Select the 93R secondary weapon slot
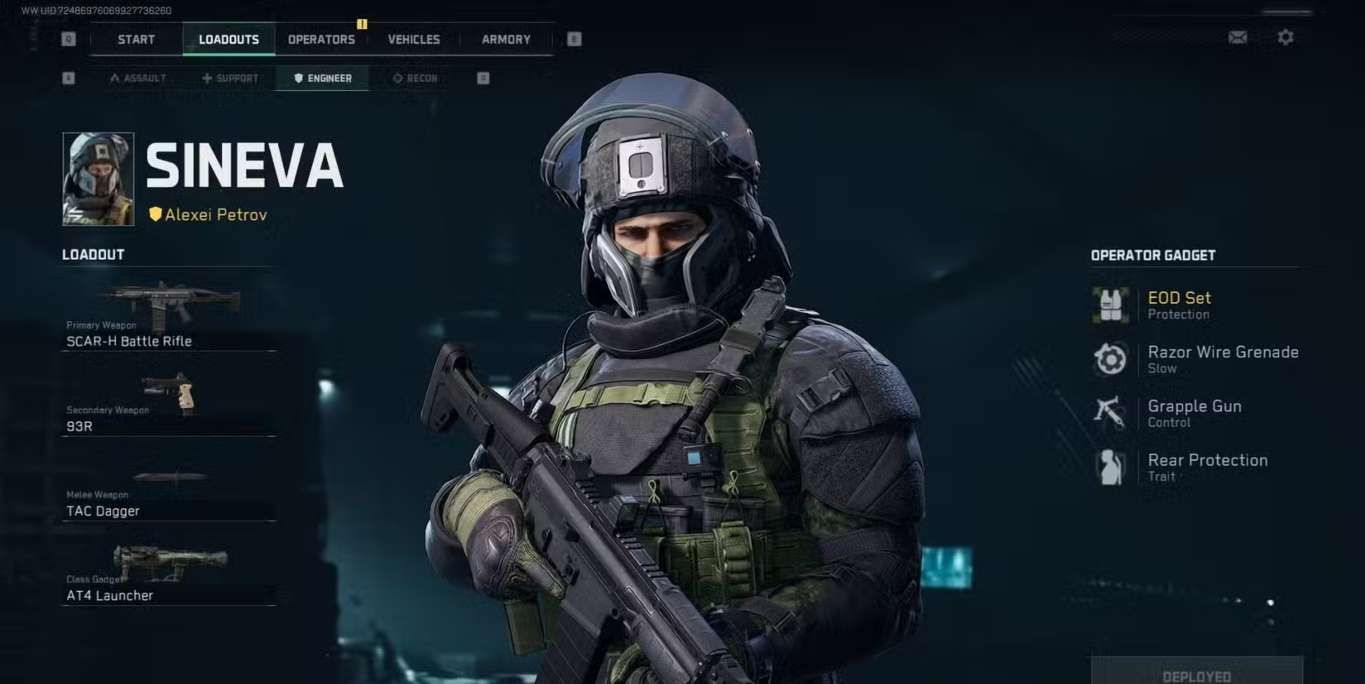 (x=169, y=403)
